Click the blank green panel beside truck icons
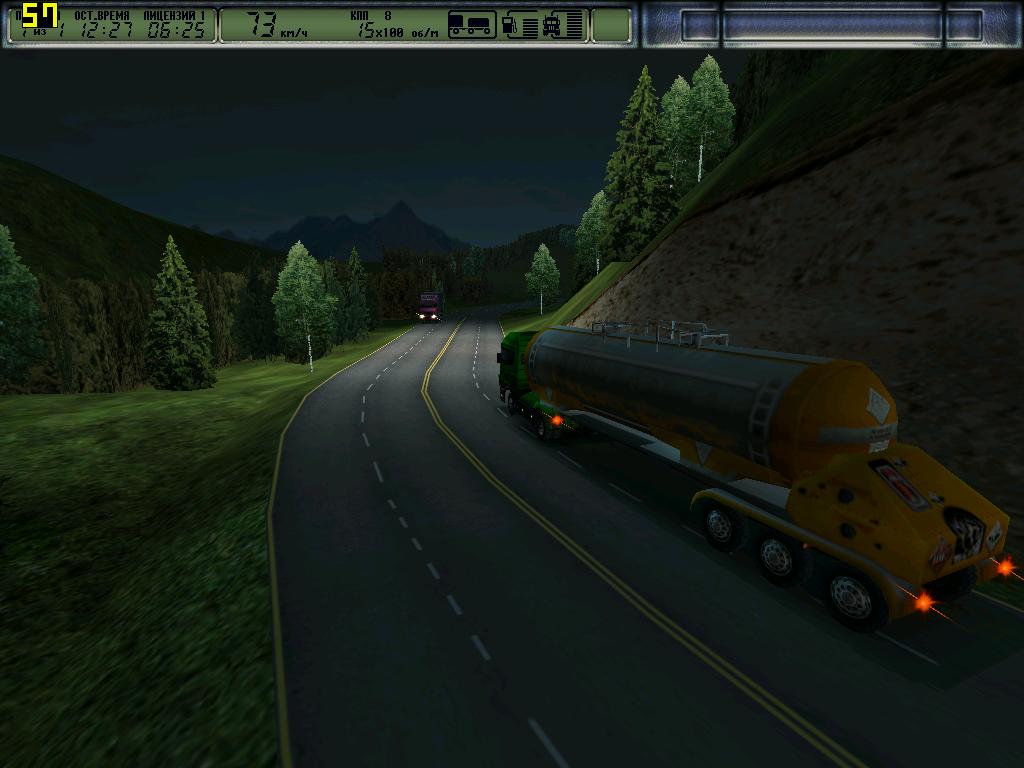Image resolution: width=1024 pixels, height=768 pixels. click(x=610, y=25)
